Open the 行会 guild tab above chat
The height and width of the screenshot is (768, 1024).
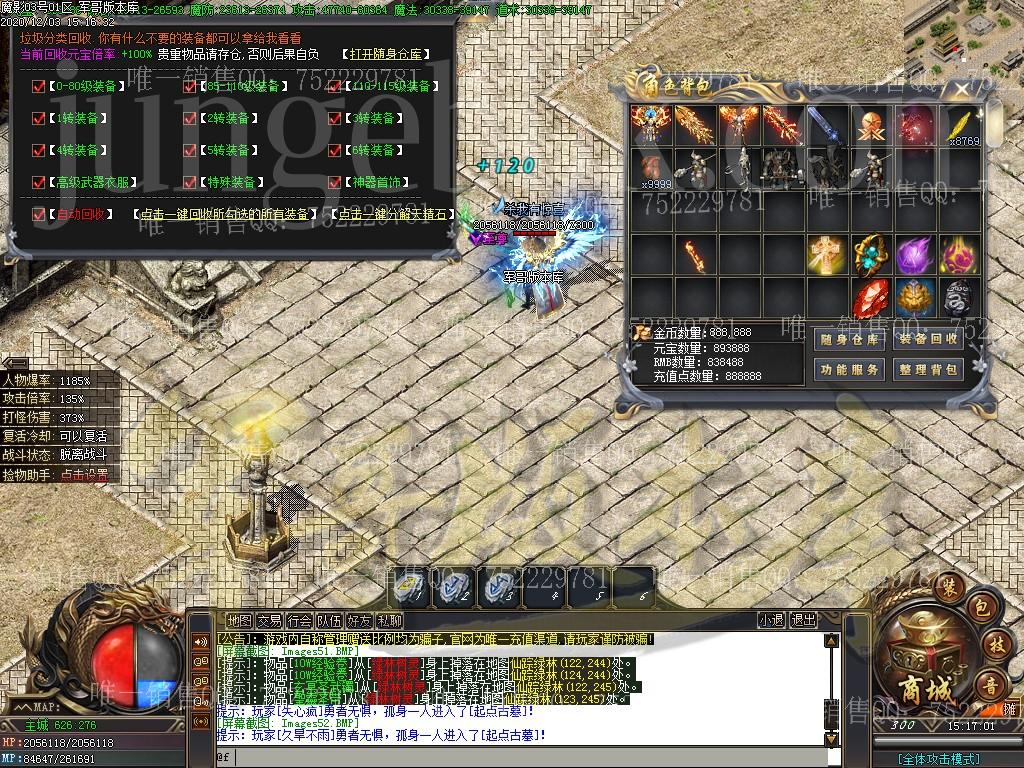(299, 621)
